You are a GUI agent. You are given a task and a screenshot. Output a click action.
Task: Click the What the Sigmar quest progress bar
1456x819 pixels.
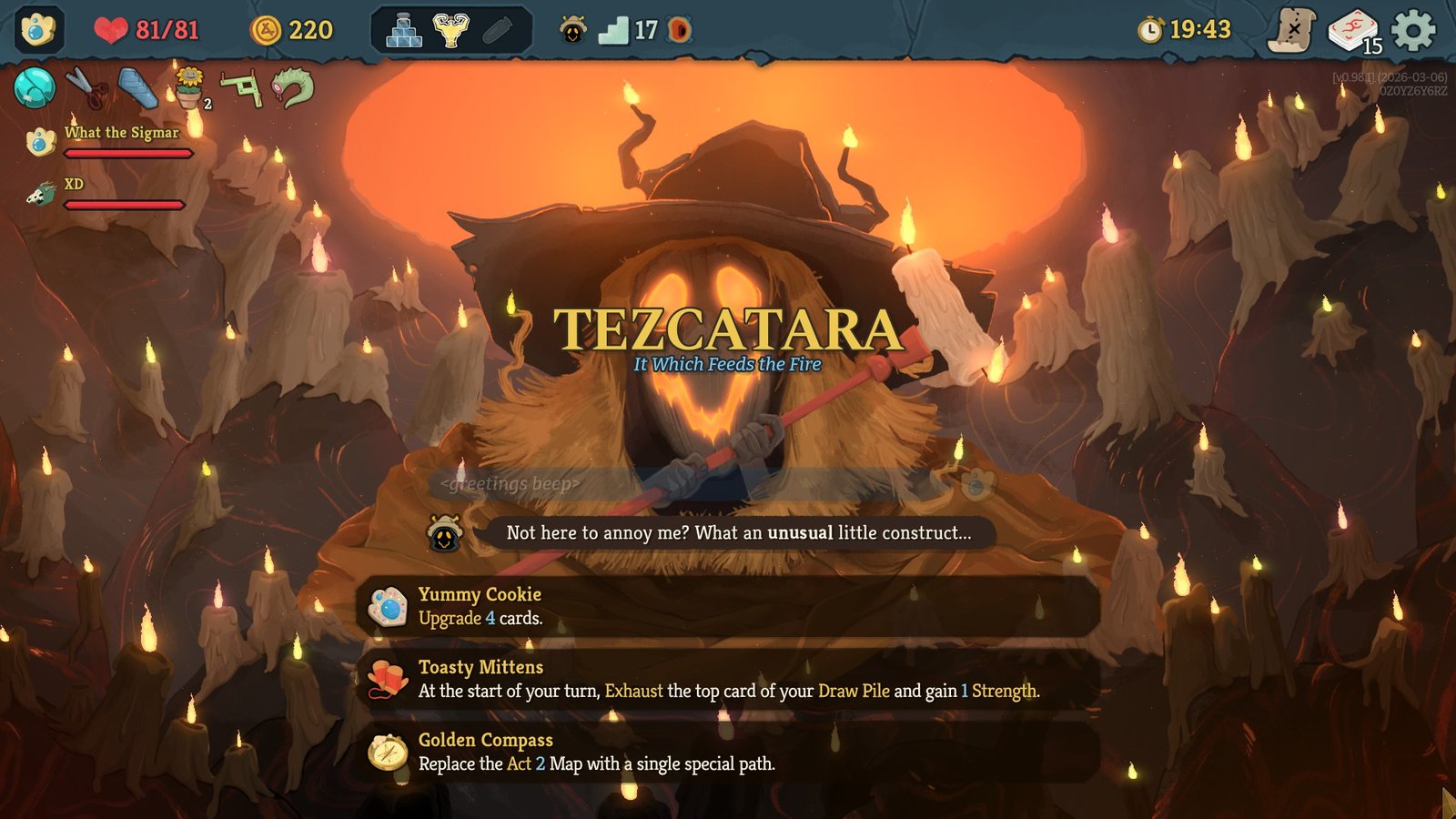click(127, 152)
